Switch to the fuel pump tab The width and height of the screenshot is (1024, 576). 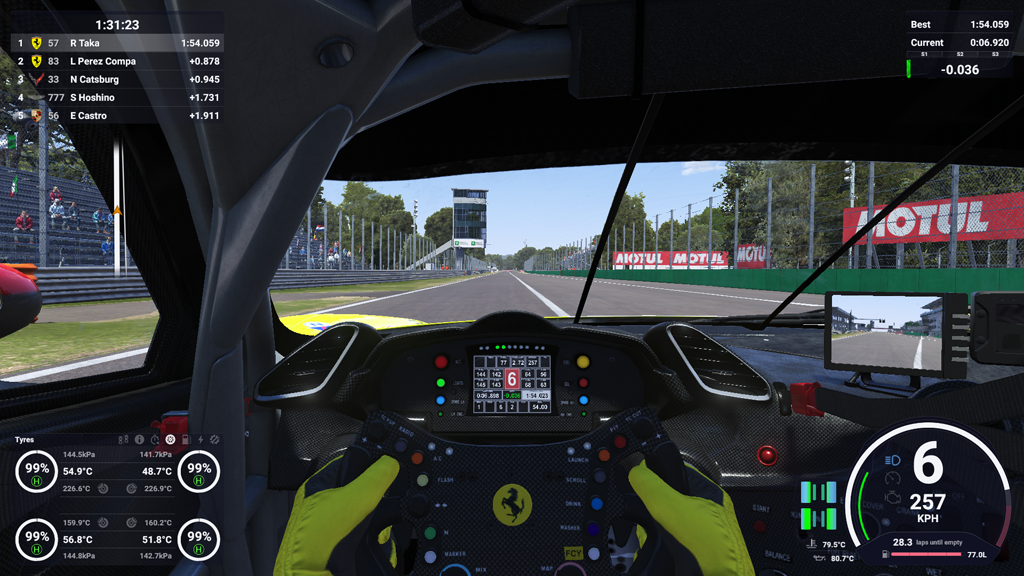click(x=185, y=440)
